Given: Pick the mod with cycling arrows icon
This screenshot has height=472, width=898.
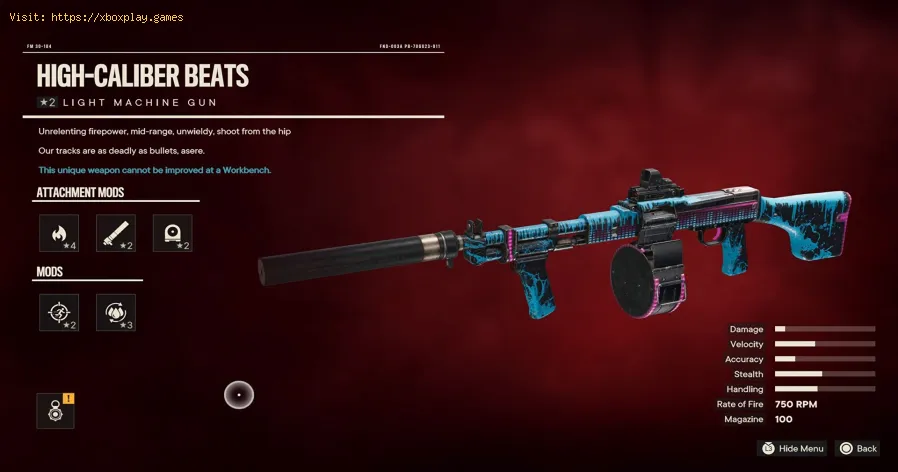Looking at the screenshot, I should (x=115, y=312).
